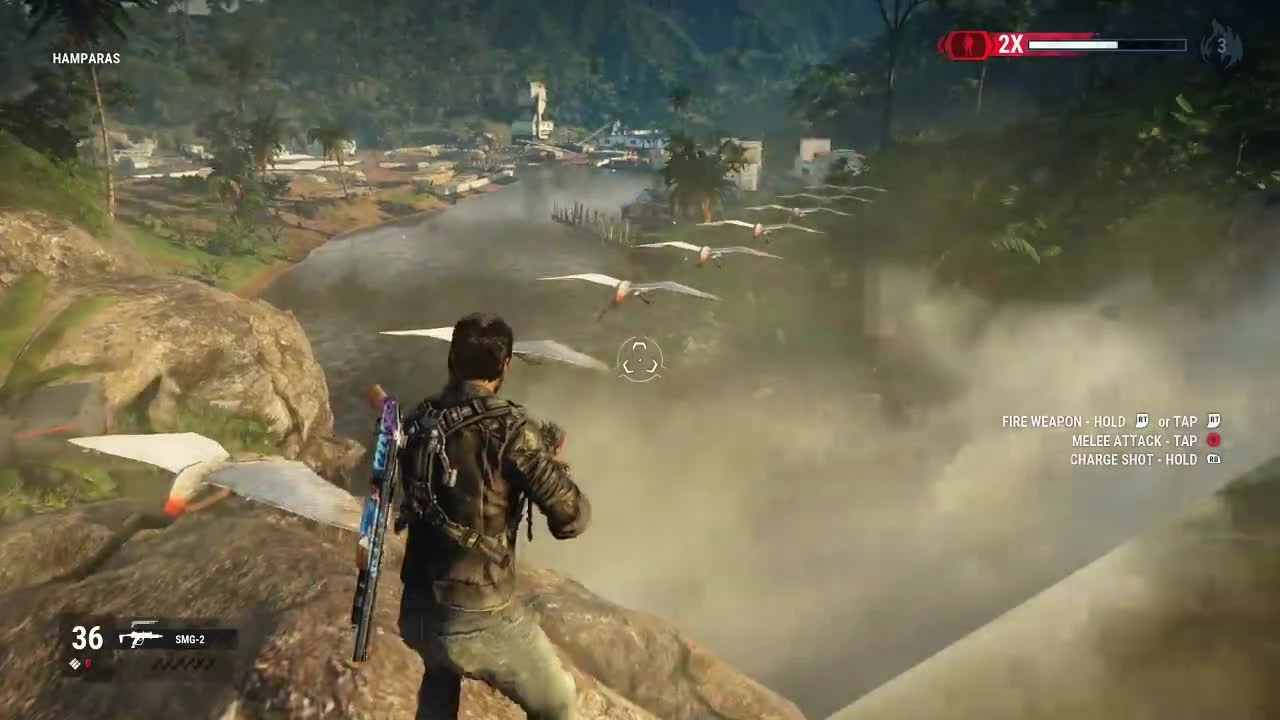Select the SMG-2 weapon icon
This screenshot has height=720, width=1280.
[x=140, y=638]
